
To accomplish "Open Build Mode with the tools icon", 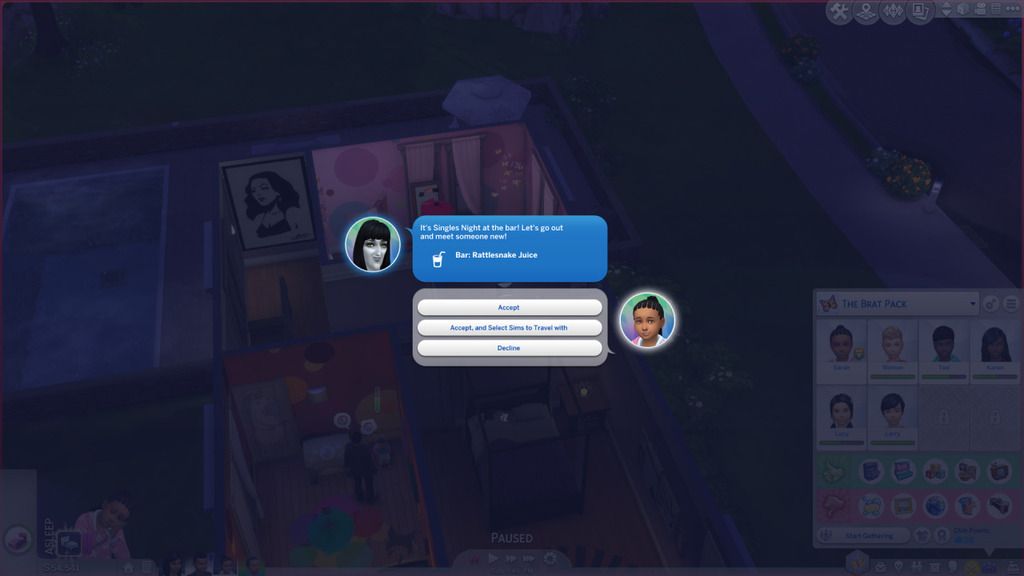I will click(x=839, y=12).
